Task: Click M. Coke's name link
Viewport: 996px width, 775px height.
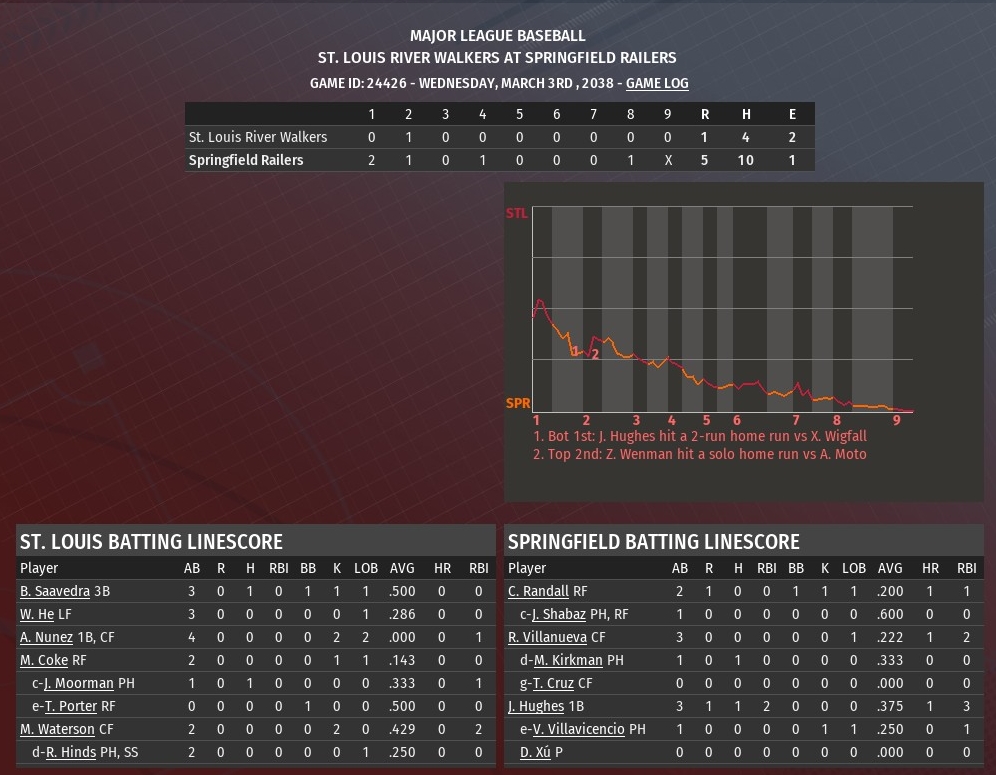Action: (x=44, y=660)
